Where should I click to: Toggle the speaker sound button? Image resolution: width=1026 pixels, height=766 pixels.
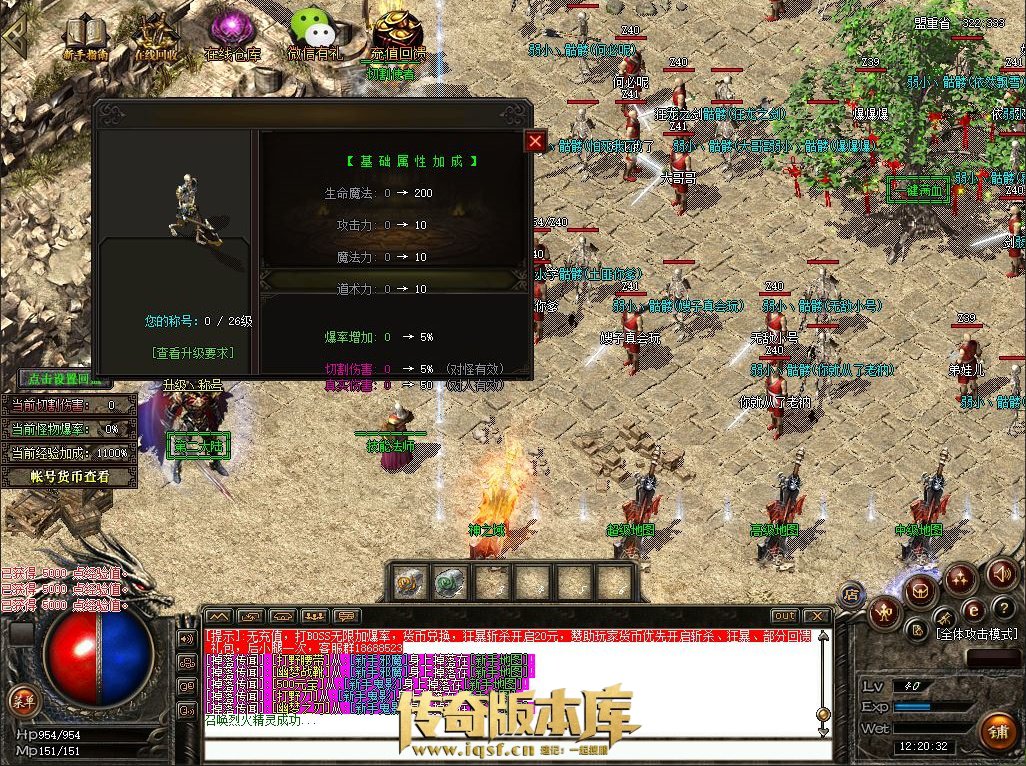[x=1001, y=575]
